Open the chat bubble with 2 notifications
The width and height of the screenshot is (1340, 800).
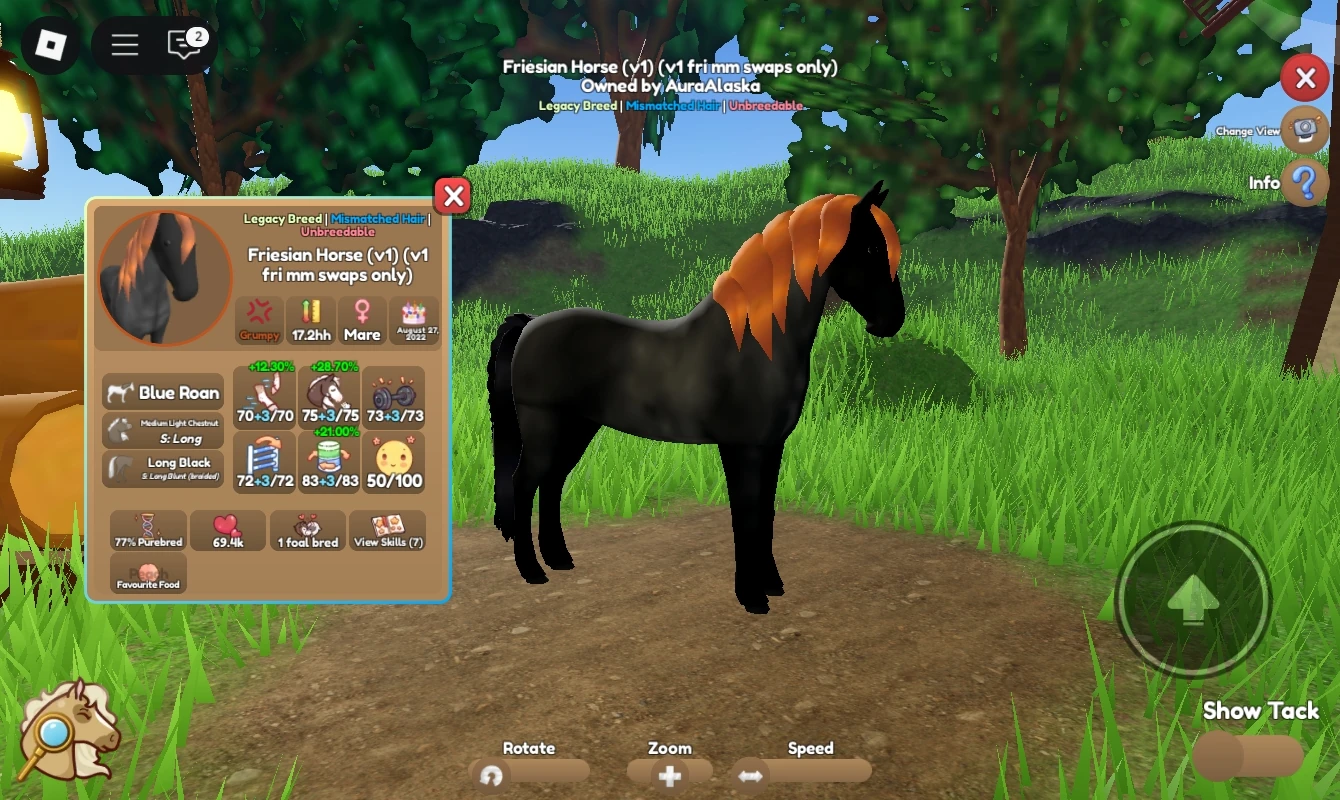183,45
